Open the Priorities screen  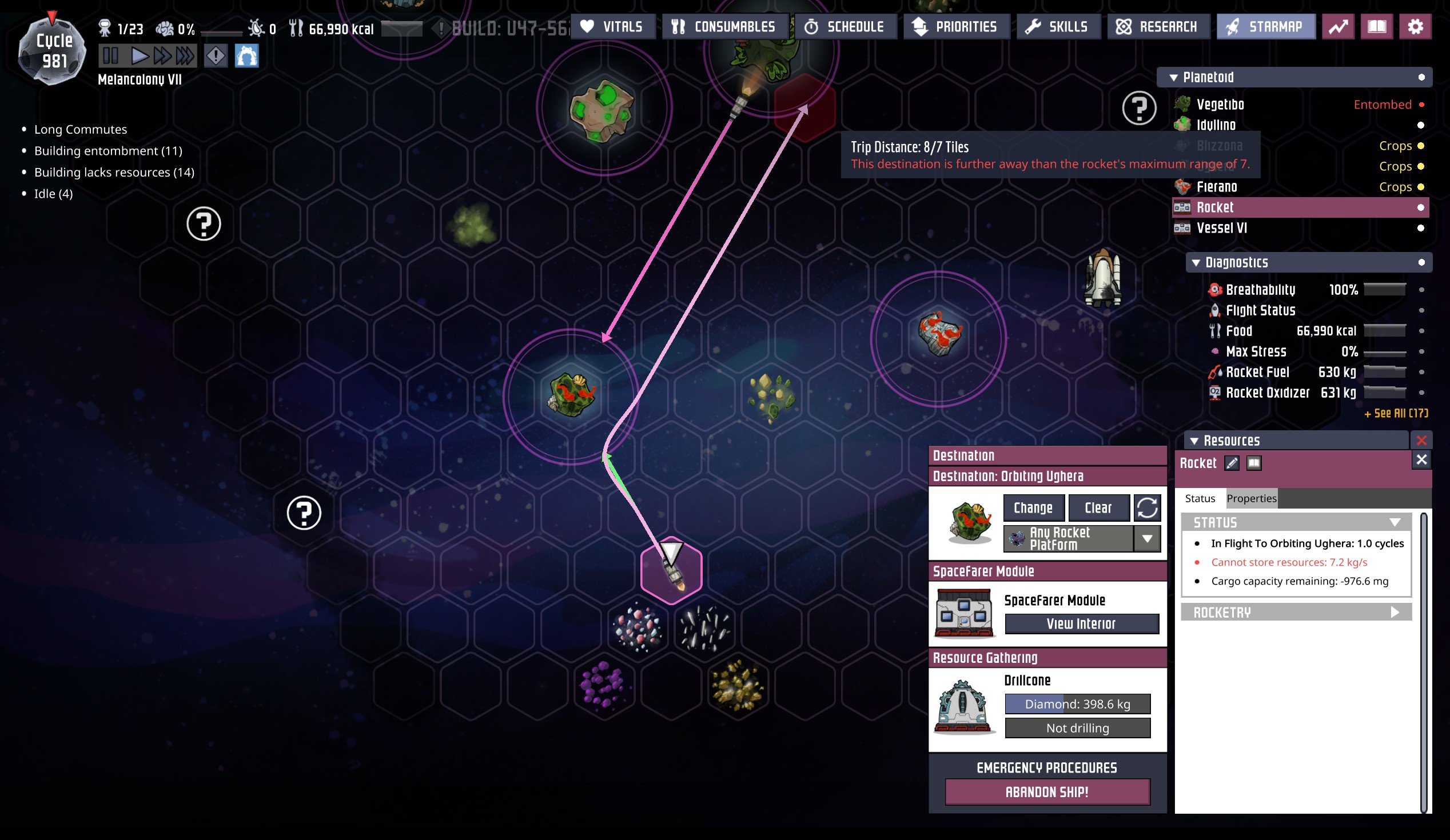(x=956, y=26)
